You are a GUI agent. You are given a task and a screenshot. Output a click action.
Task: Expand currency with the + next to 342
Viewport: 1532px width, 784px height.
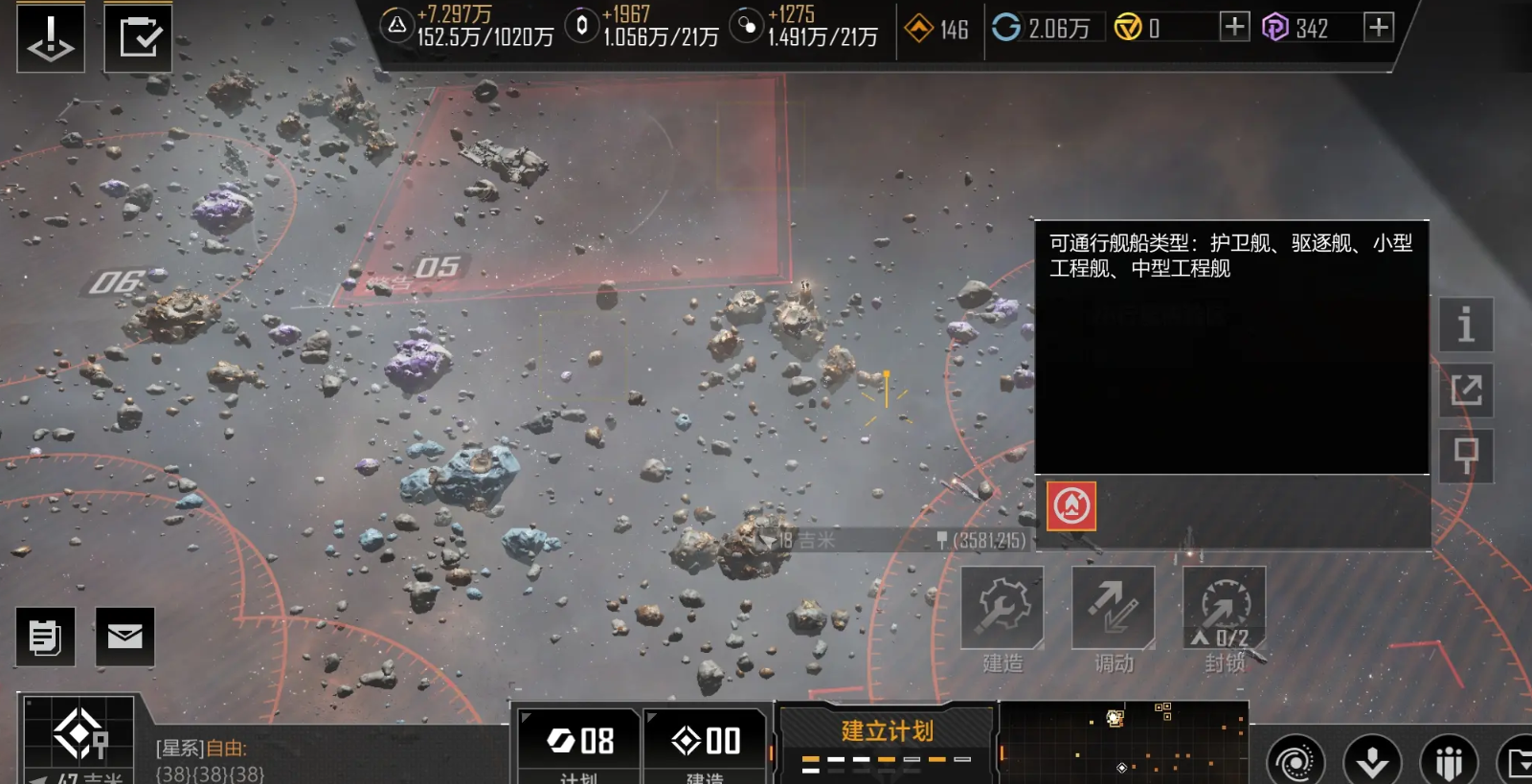pyautogui.click(x=1380, y=28)
